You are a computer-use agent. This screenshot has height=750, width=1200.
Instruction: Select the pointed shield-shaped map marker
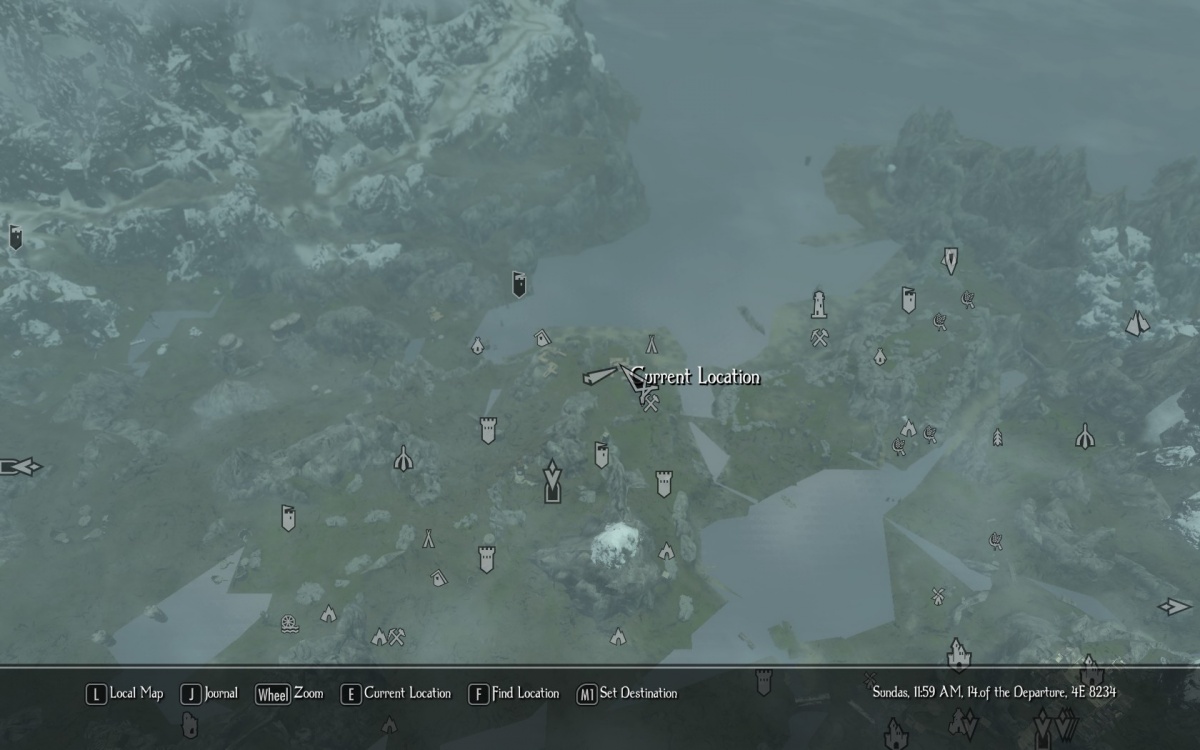(x=950, y=261)
